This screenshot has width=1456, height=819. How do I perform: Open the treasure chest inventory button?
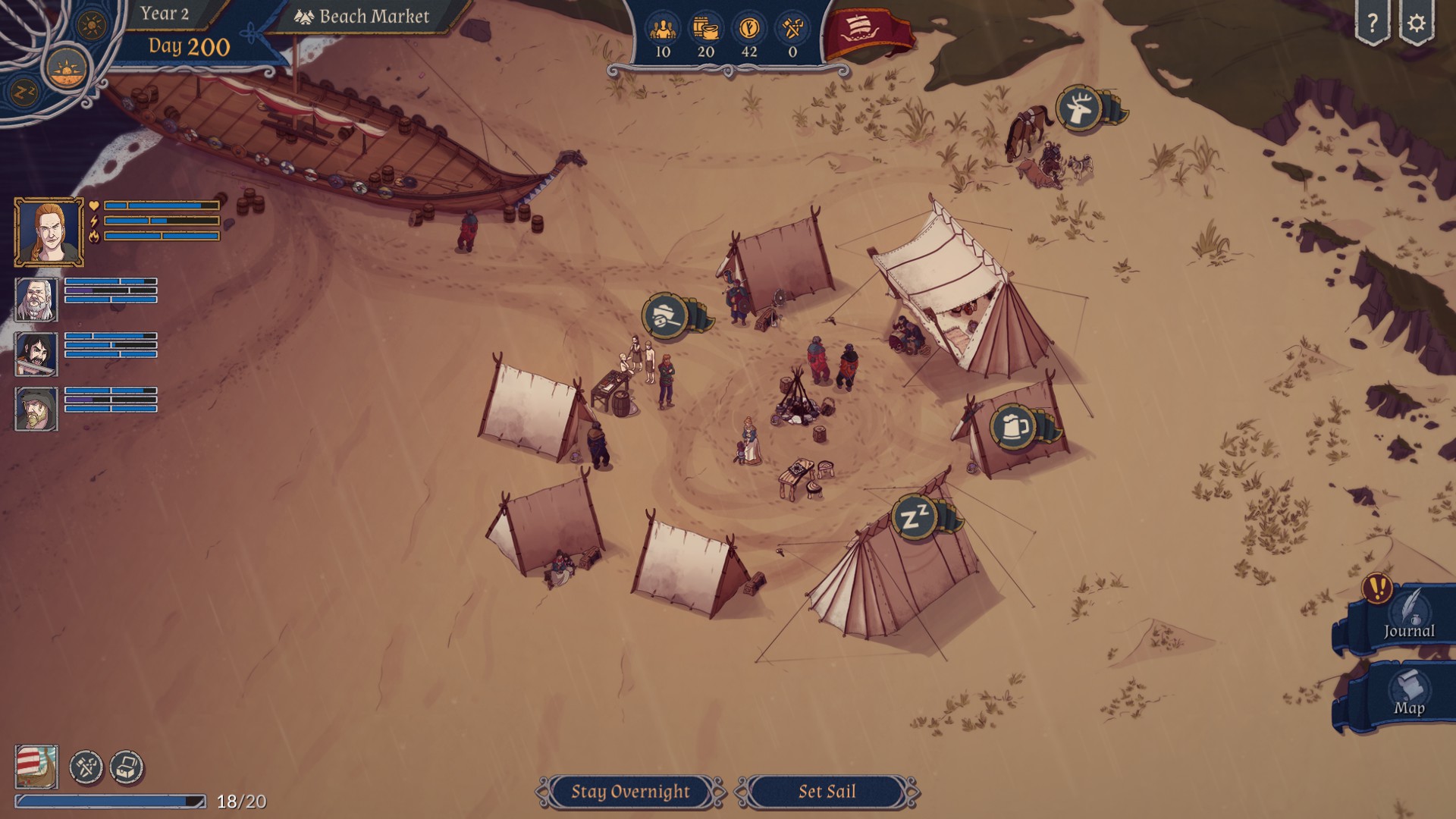pos(127,767)
